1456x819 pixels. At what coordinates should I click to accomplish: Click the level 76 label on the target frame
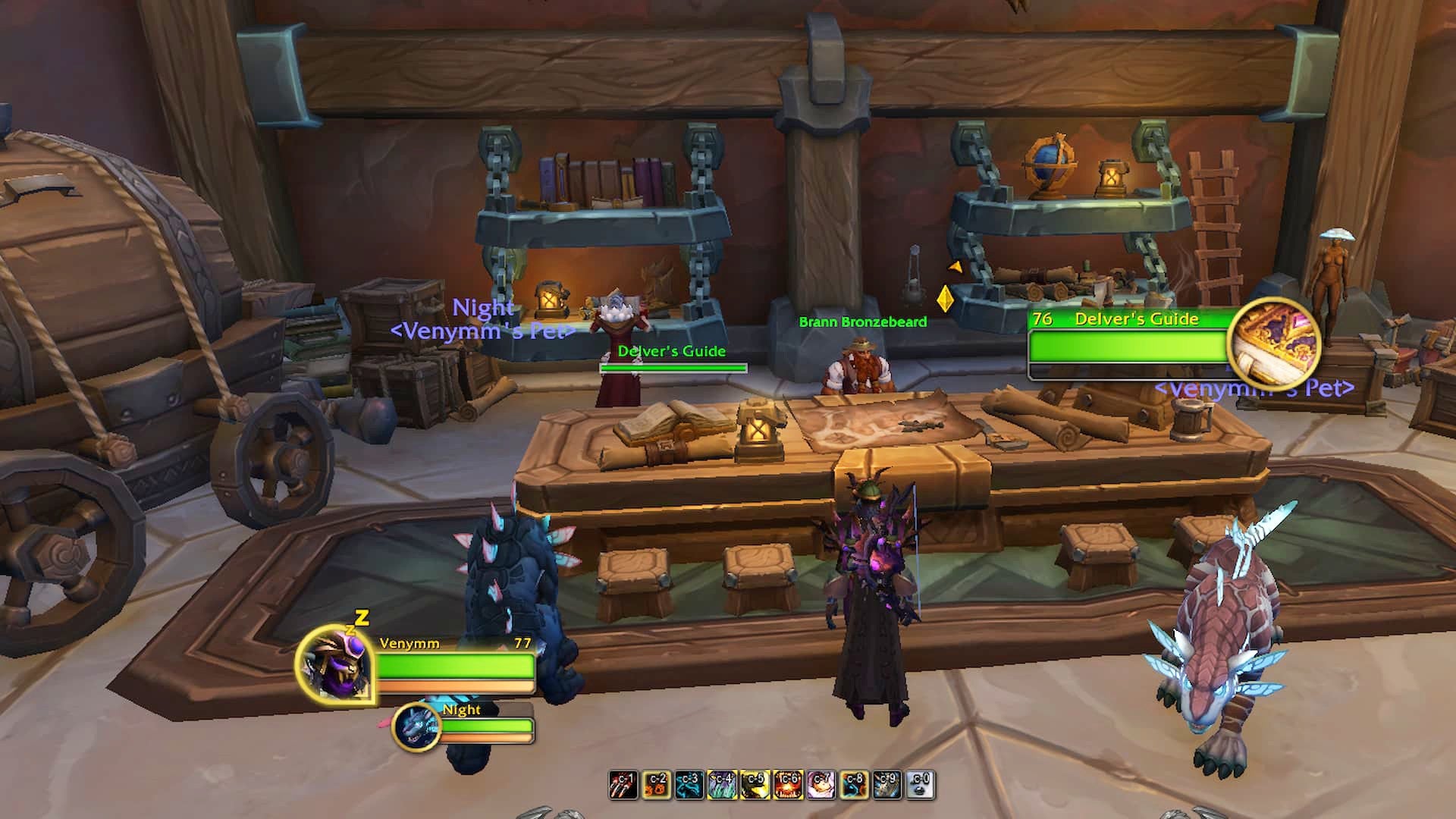[1043, 321]
